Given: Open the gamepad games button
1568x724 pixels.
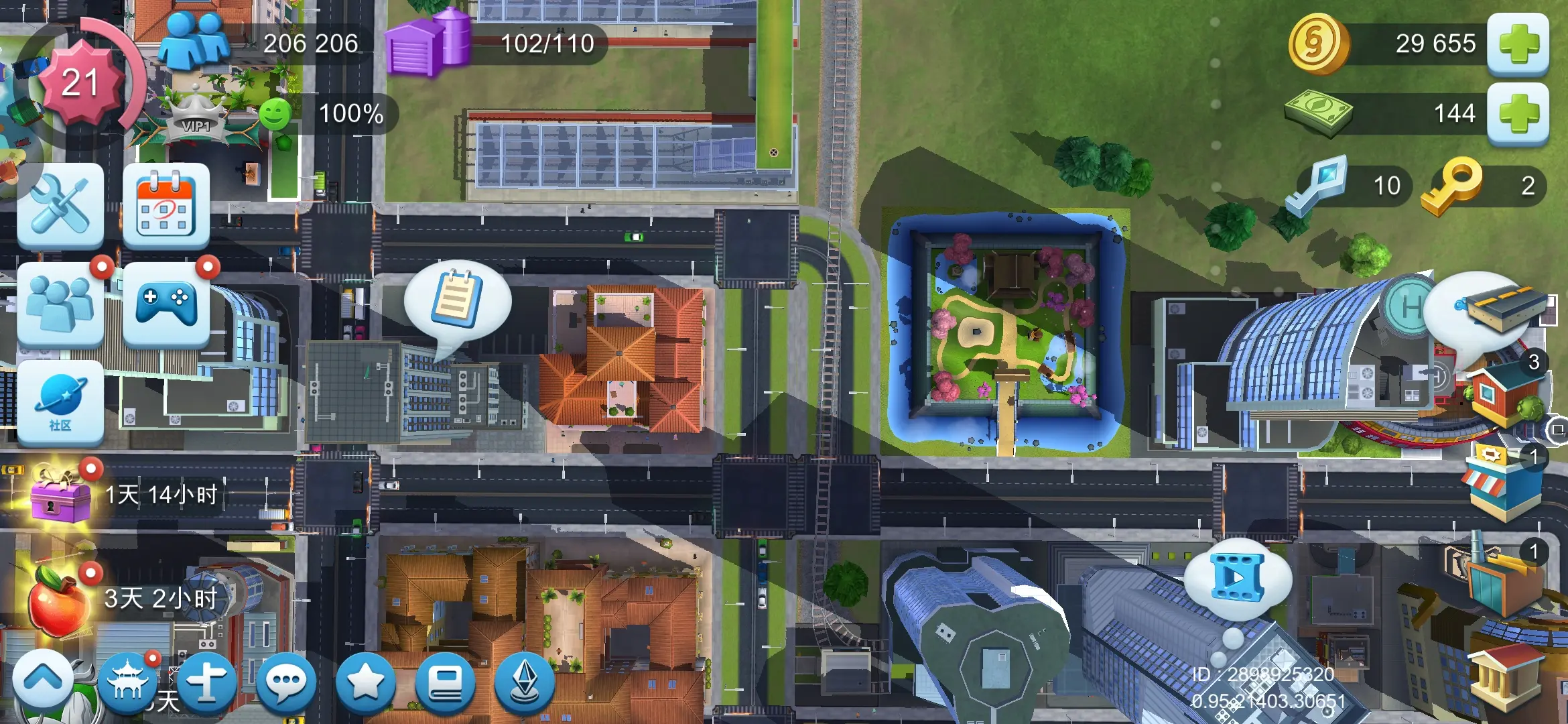Looking at the screenshot, I should (x=166, y=305).
